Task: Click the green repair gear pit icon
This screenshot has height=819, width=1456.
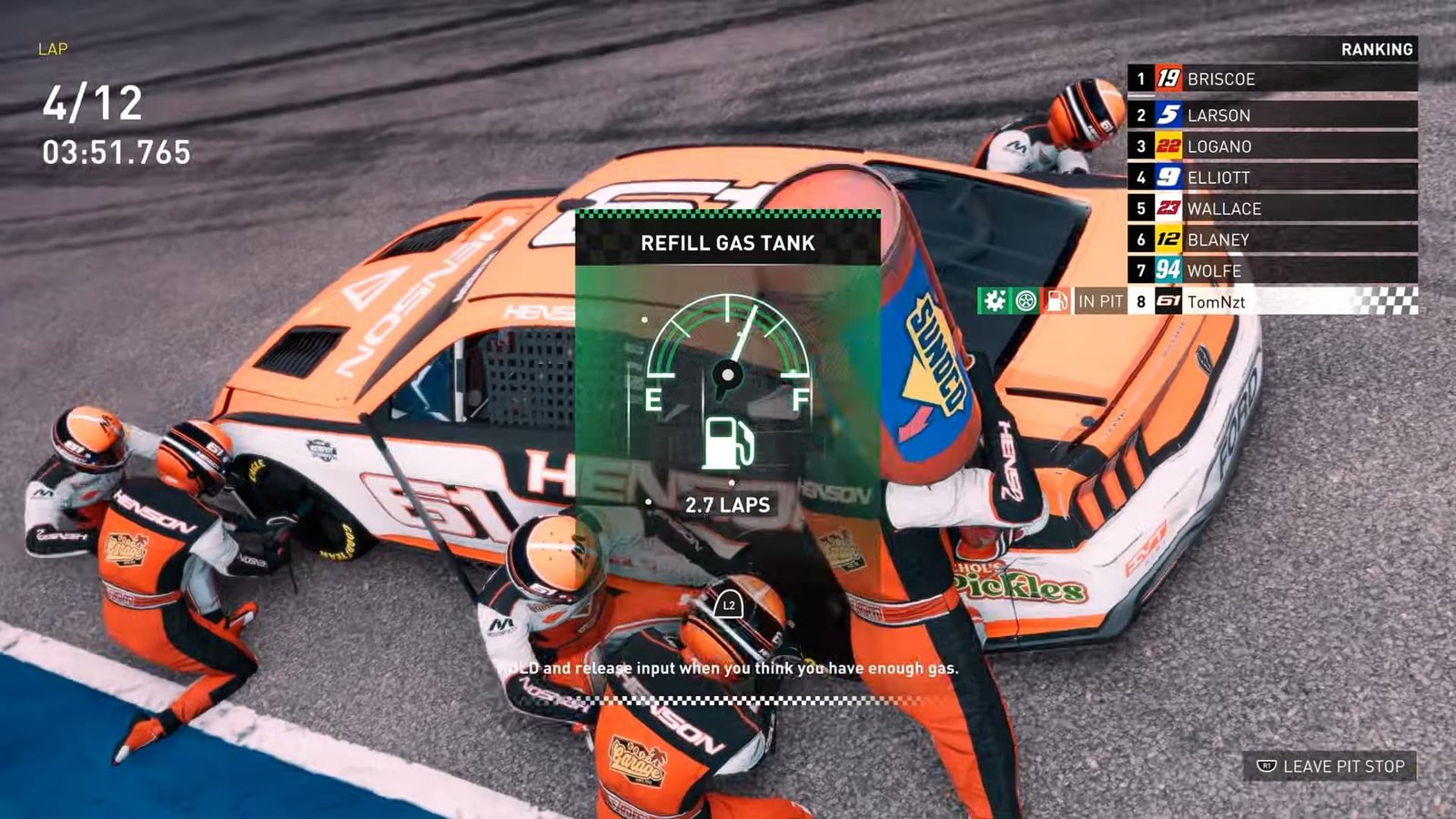Action: (x=995, y=301)
